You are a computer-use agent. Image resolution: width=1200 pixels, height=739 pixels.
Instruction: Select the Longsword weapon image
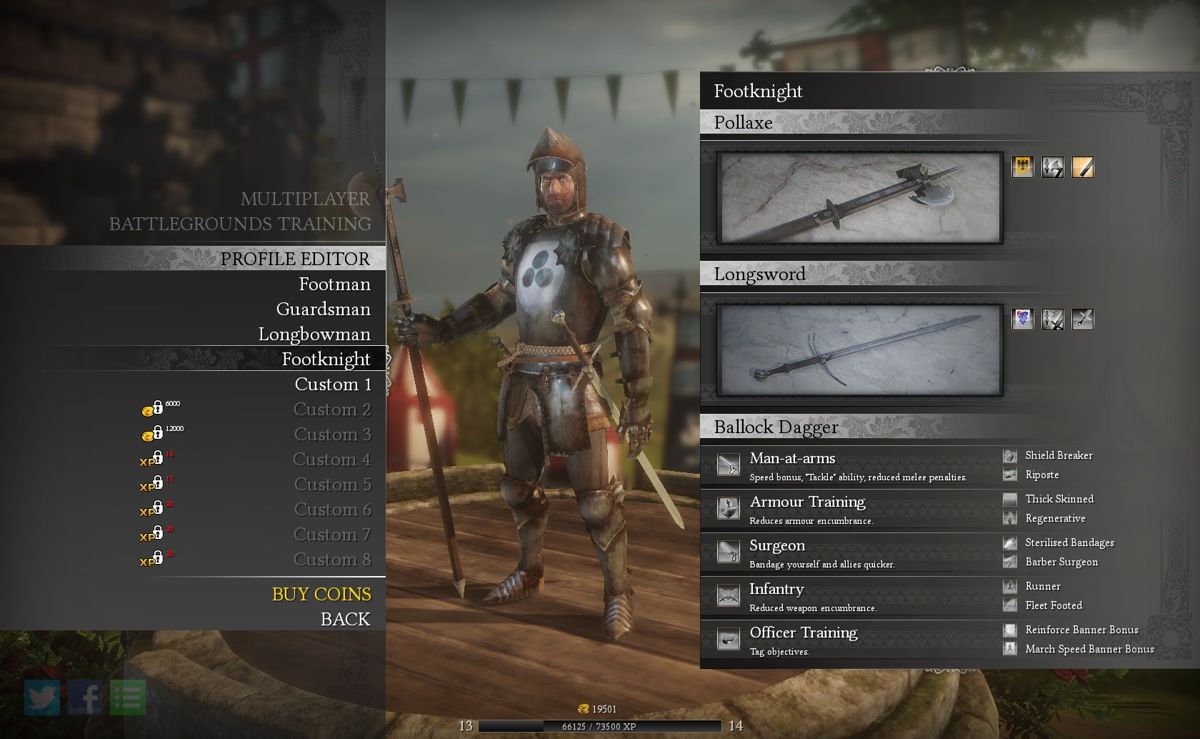point(860,349)
